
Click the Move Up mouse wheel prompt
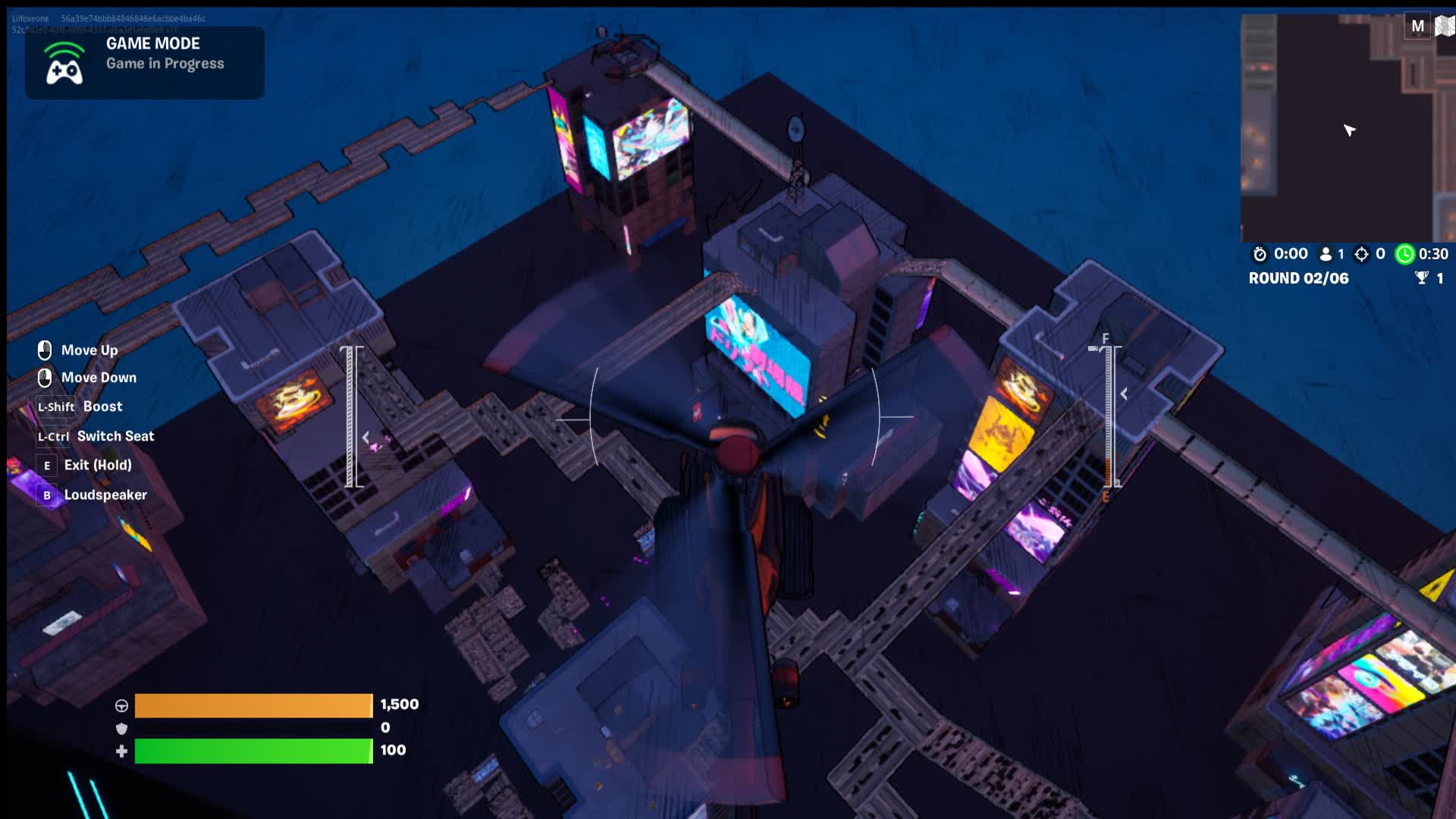[x=45, y=350]
